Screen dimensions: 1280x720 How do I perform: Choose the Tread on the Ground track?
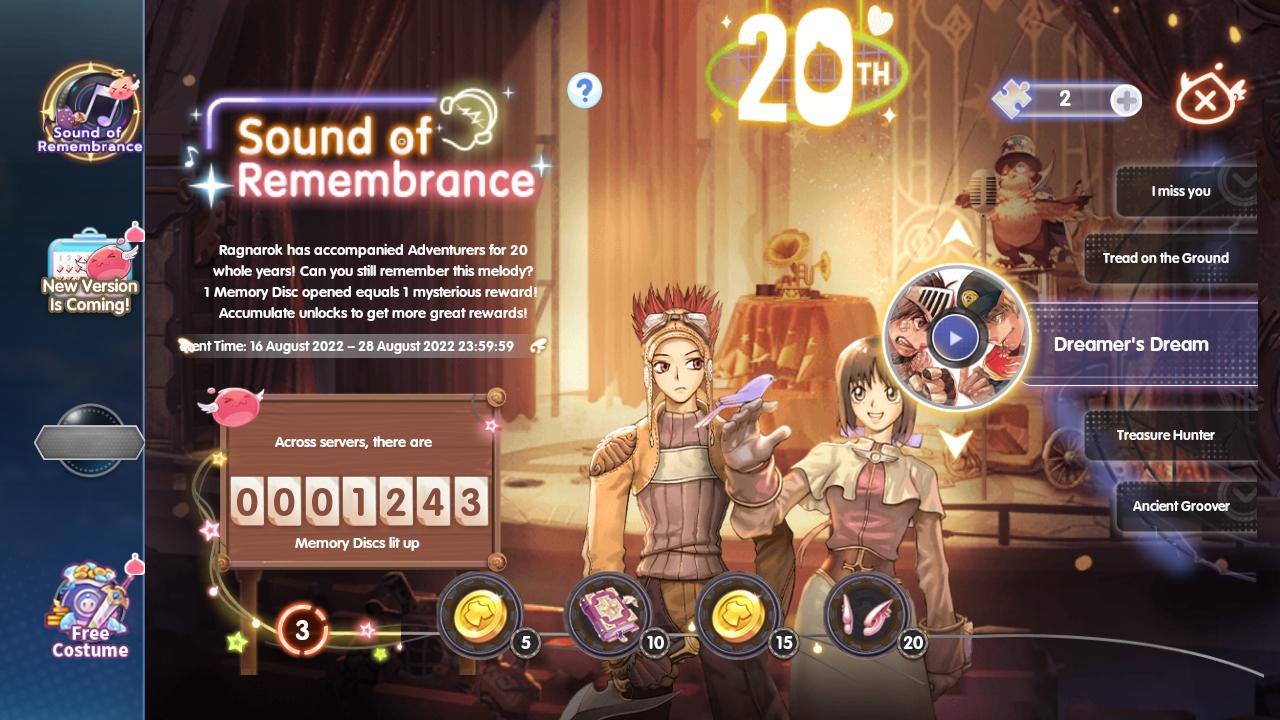click(1166, 258)
